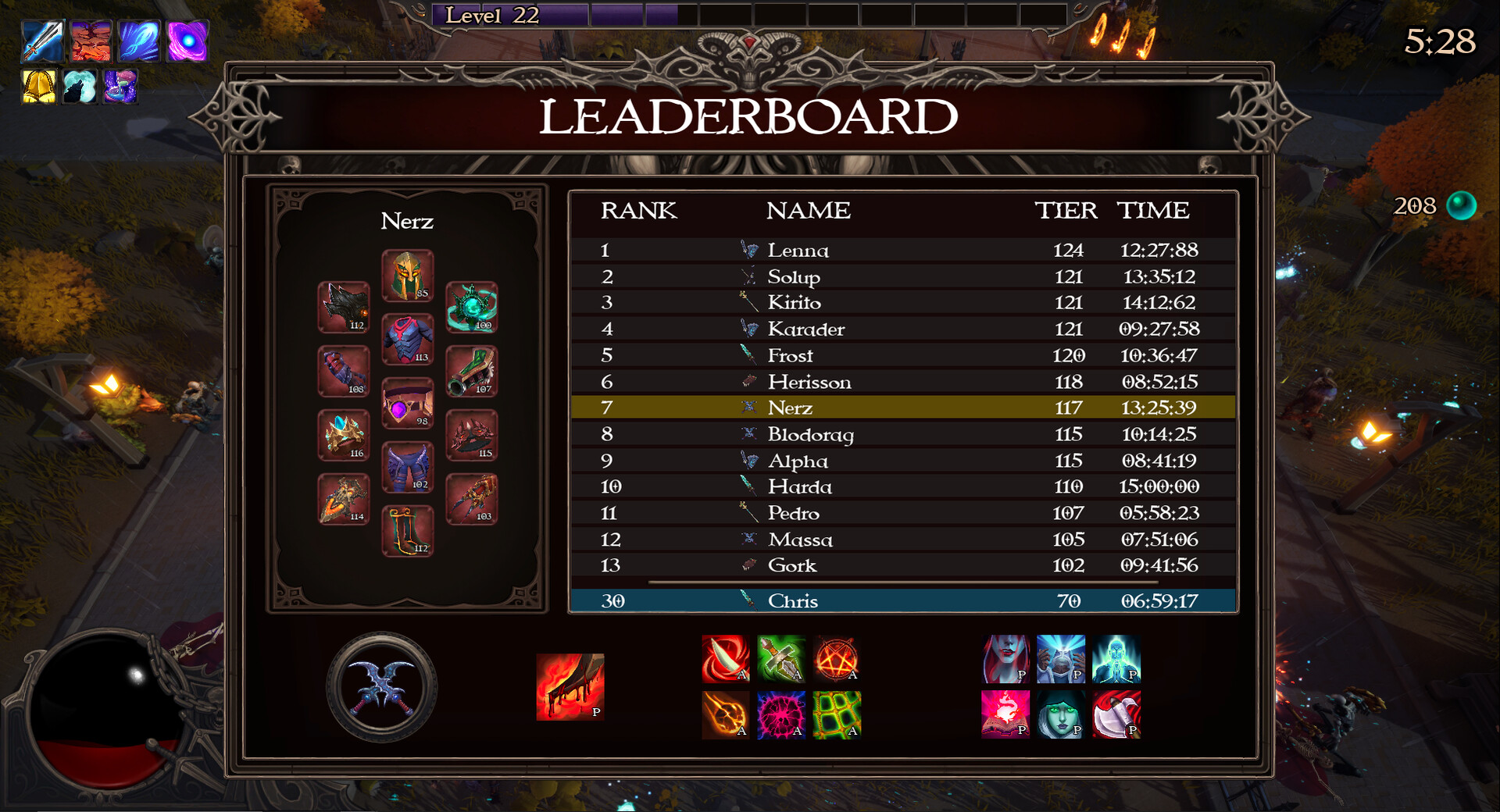Click the TIER column header

click(1068, 211)
